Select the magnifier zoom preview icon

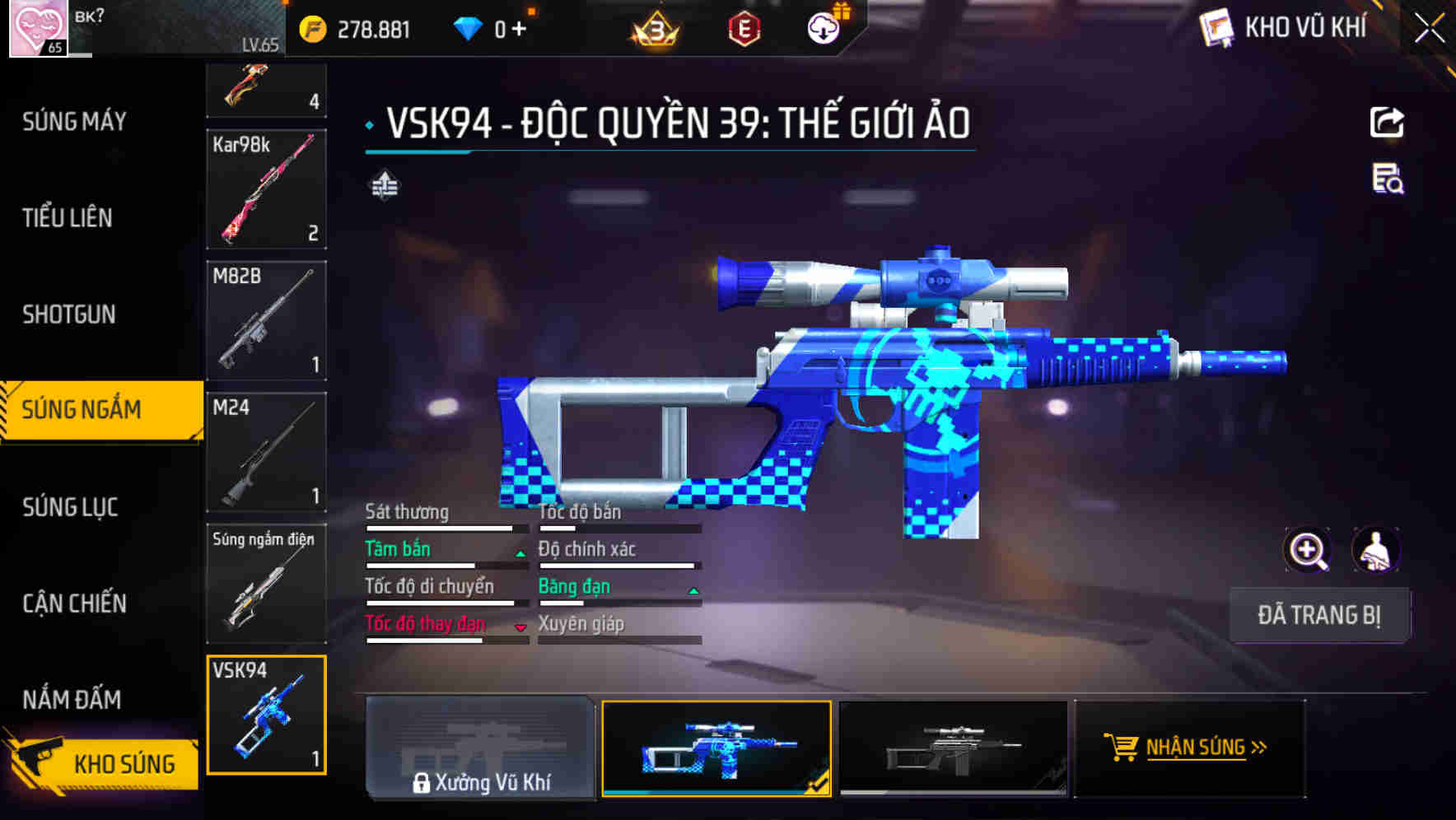pyautogui.click(x=1308, y=550)
